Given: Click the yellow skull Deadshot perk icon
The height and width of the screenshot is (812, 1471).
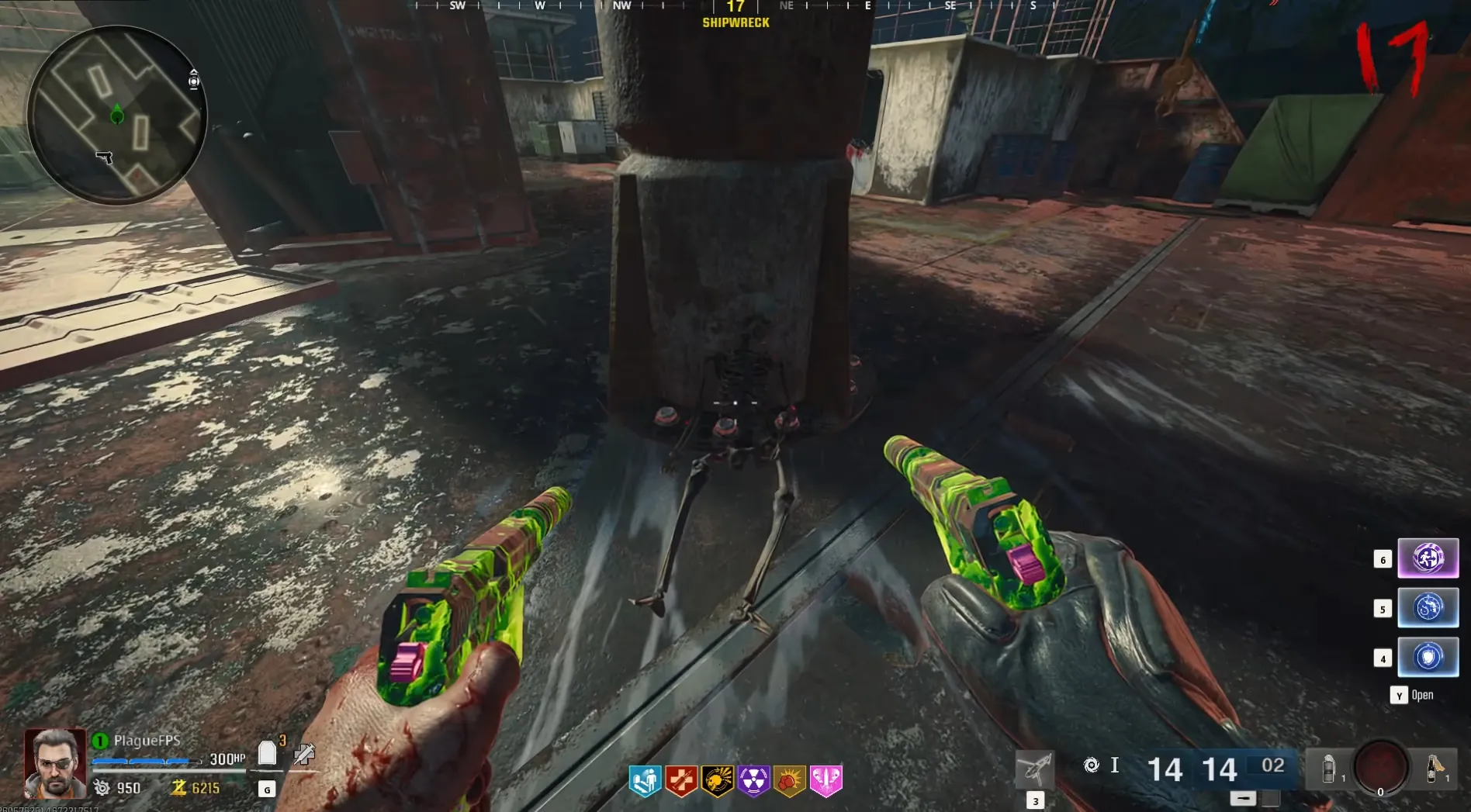Looking at the screenshot, I should pyautogui.click(x=718, y=780).
